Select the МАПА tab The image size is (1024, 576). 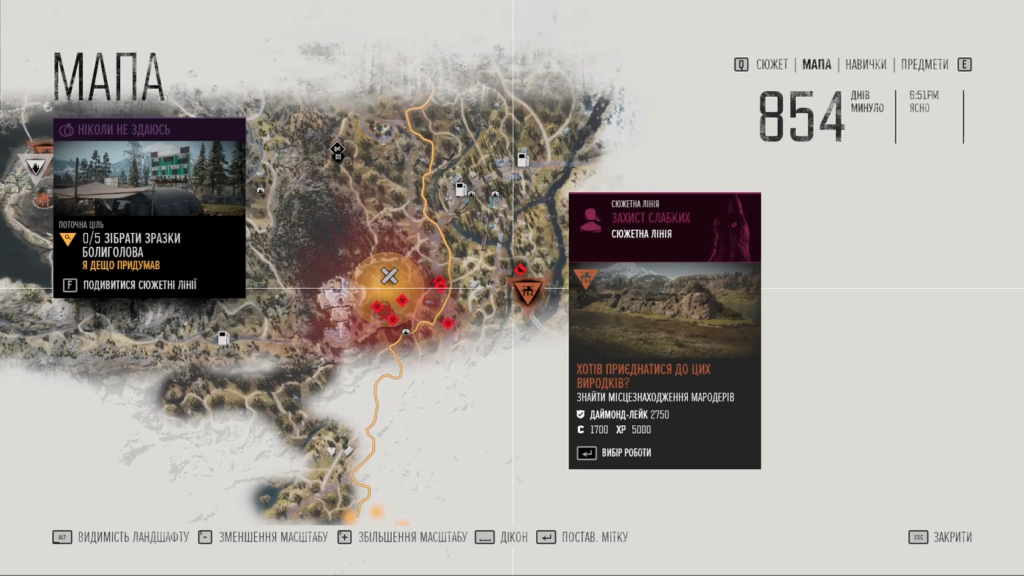[x=817, y=65]
